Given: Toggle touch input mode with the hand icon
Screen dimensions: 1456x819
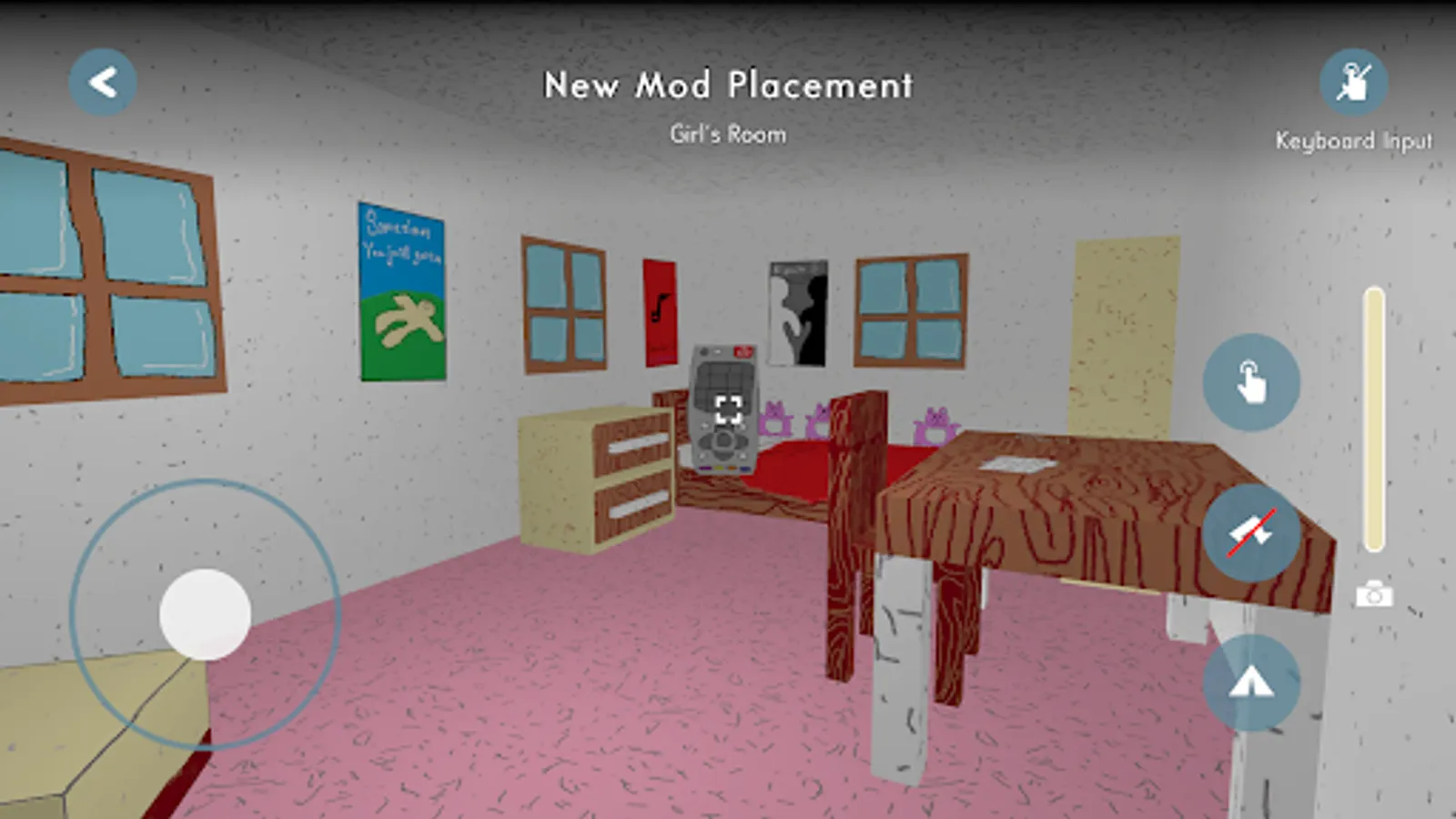Looking at the screenshot, I should click(1251, 382).
